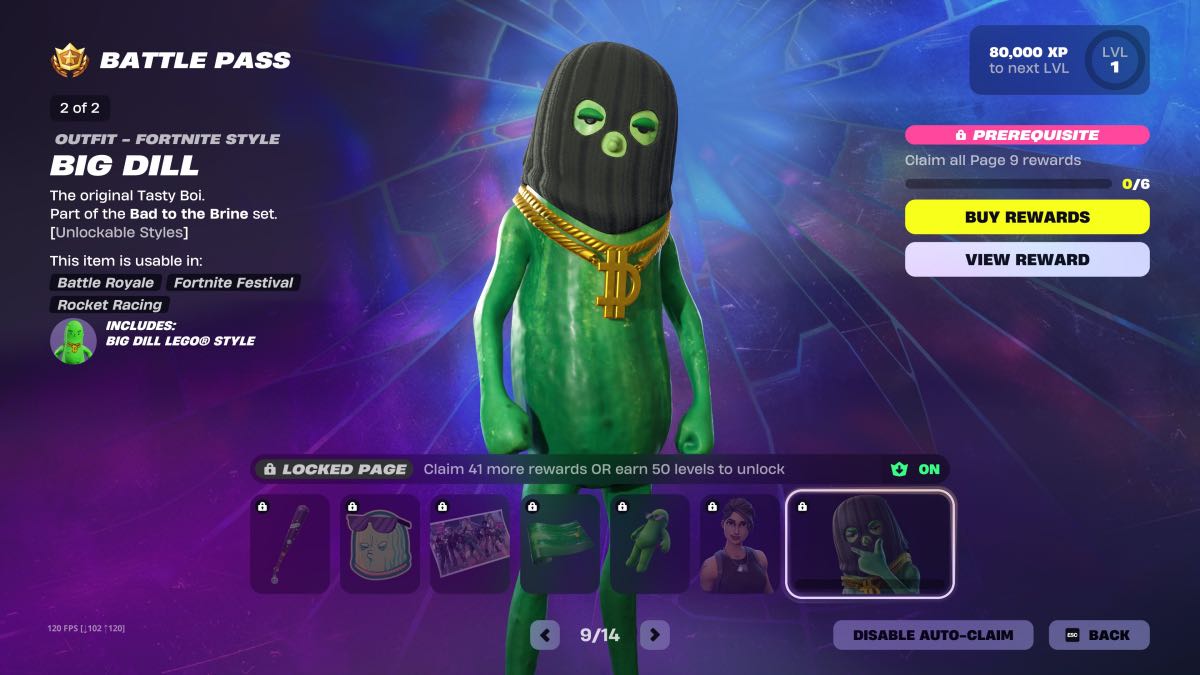Viewport: 1200px width, 675px height.
Task: Advance to the next battle pass page
Action: coord(654,635)
